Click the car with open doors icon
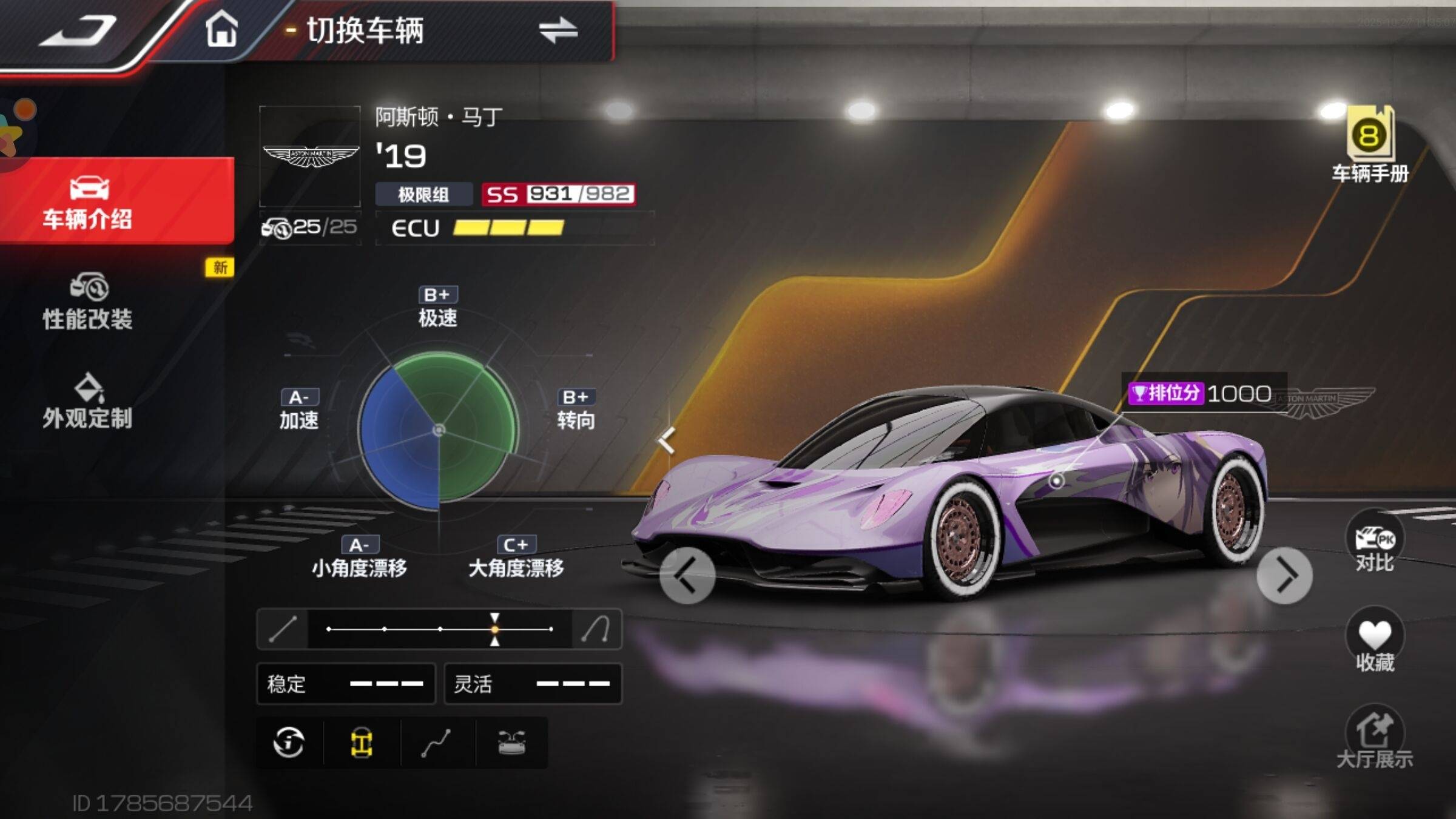This screenshot has height=819, width=1456. [511, 742]
